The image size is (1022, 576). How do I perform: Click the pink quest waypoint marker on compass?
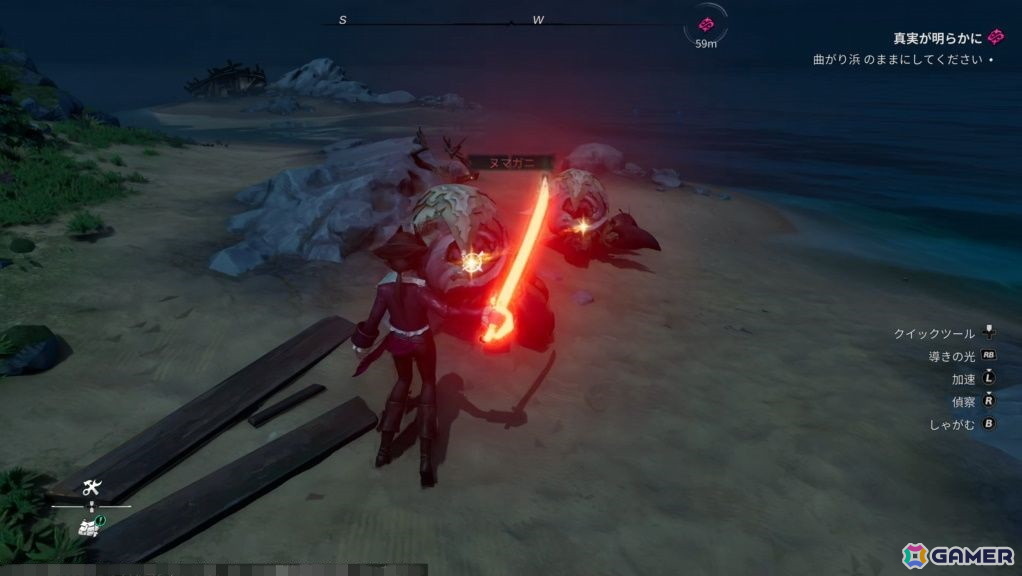point(707,24)
